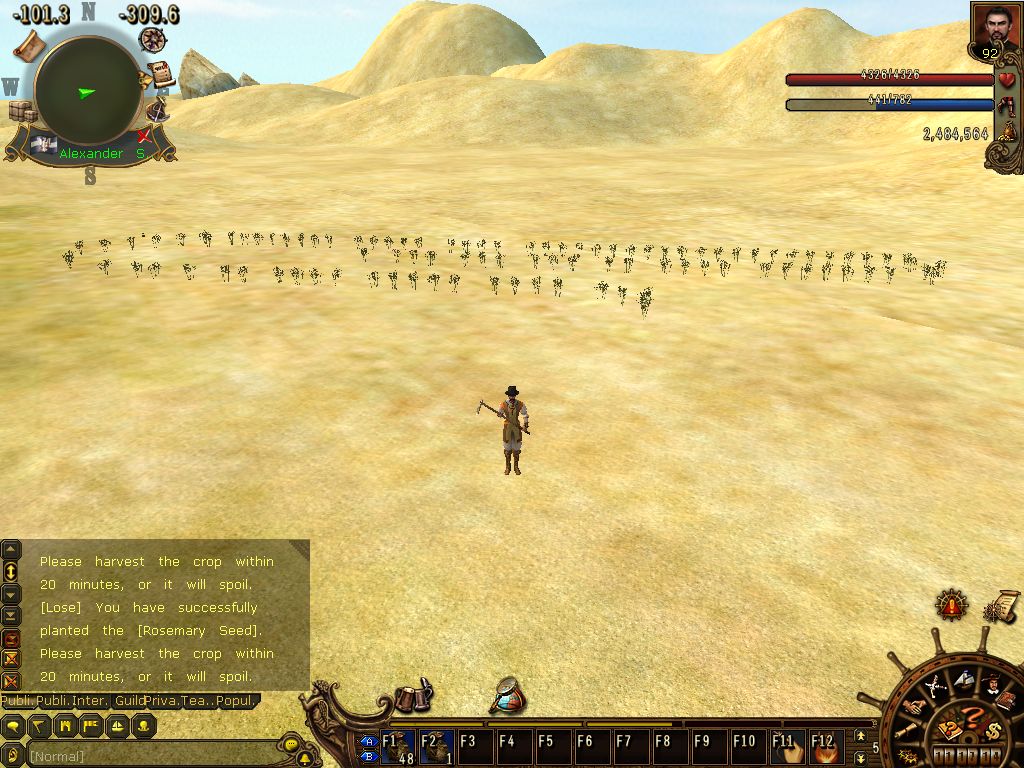Screen dimensions: 1024x768
Task: Open the wooden cargo crates icon
Action: coord(22,111)
